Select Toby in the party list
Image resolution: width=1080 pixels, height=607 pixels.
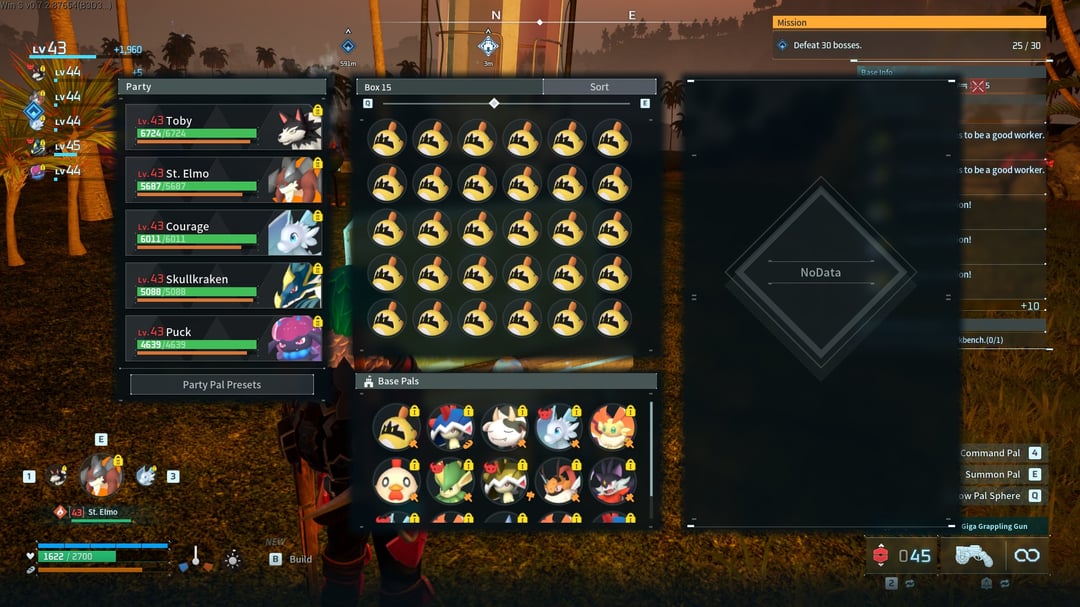pyautogui.click(x=223, y=127)
